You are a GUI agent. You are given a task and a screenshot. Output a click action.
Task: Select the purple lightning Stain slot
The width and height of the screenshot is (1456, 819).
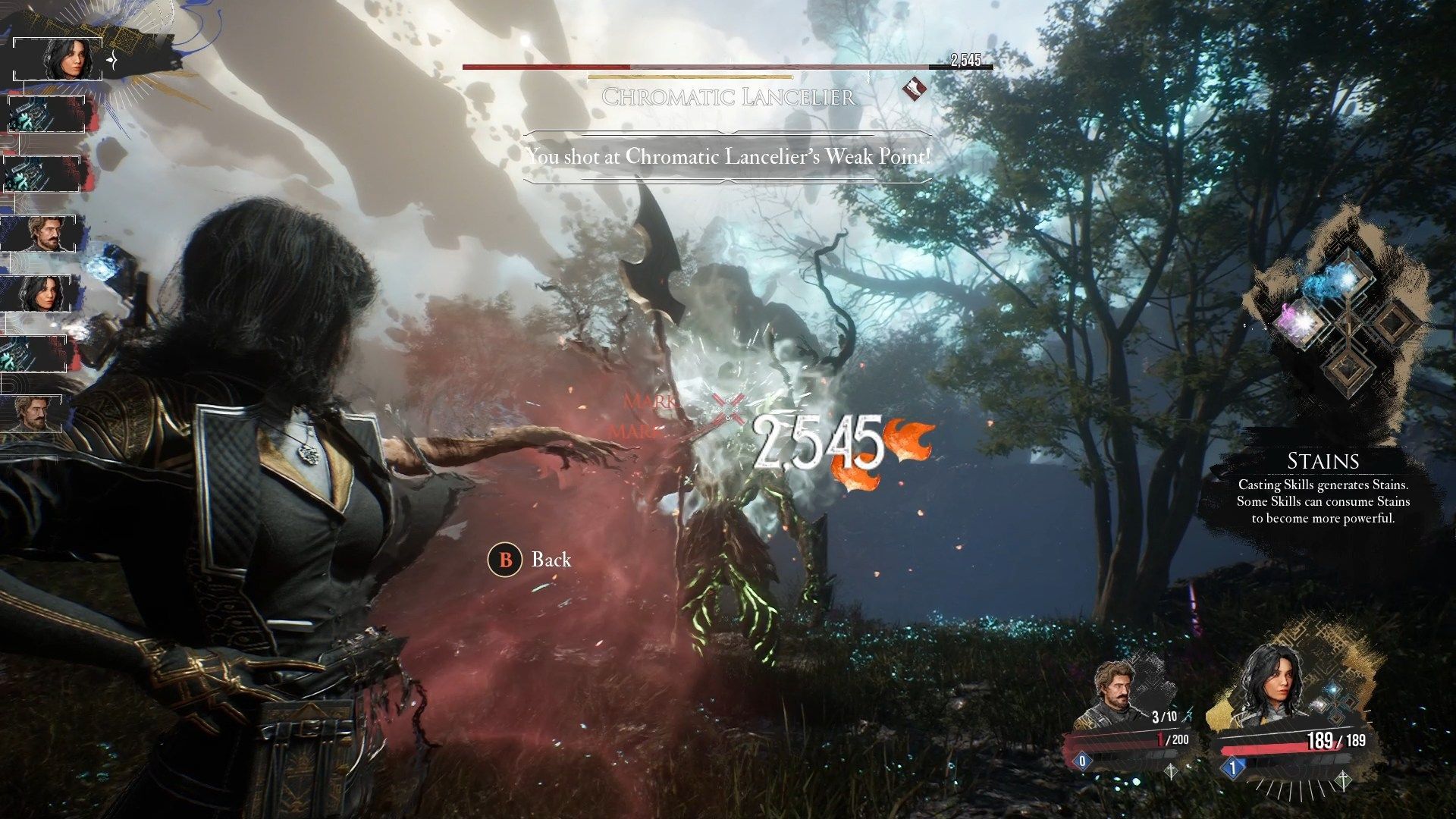tap(1300, 318)
